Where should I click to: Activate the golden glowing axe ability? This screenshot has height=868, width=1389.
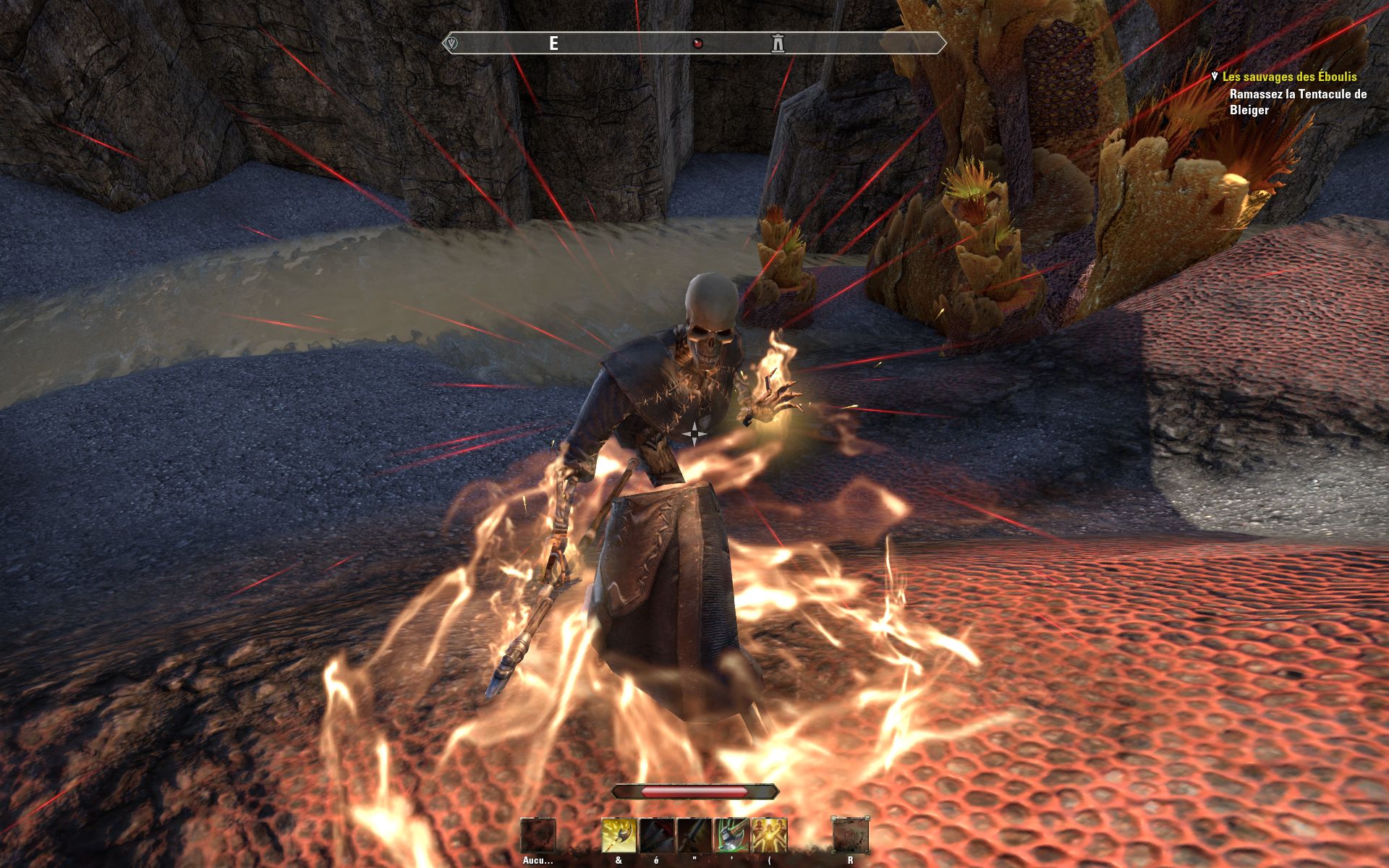(x=619, y=835)
